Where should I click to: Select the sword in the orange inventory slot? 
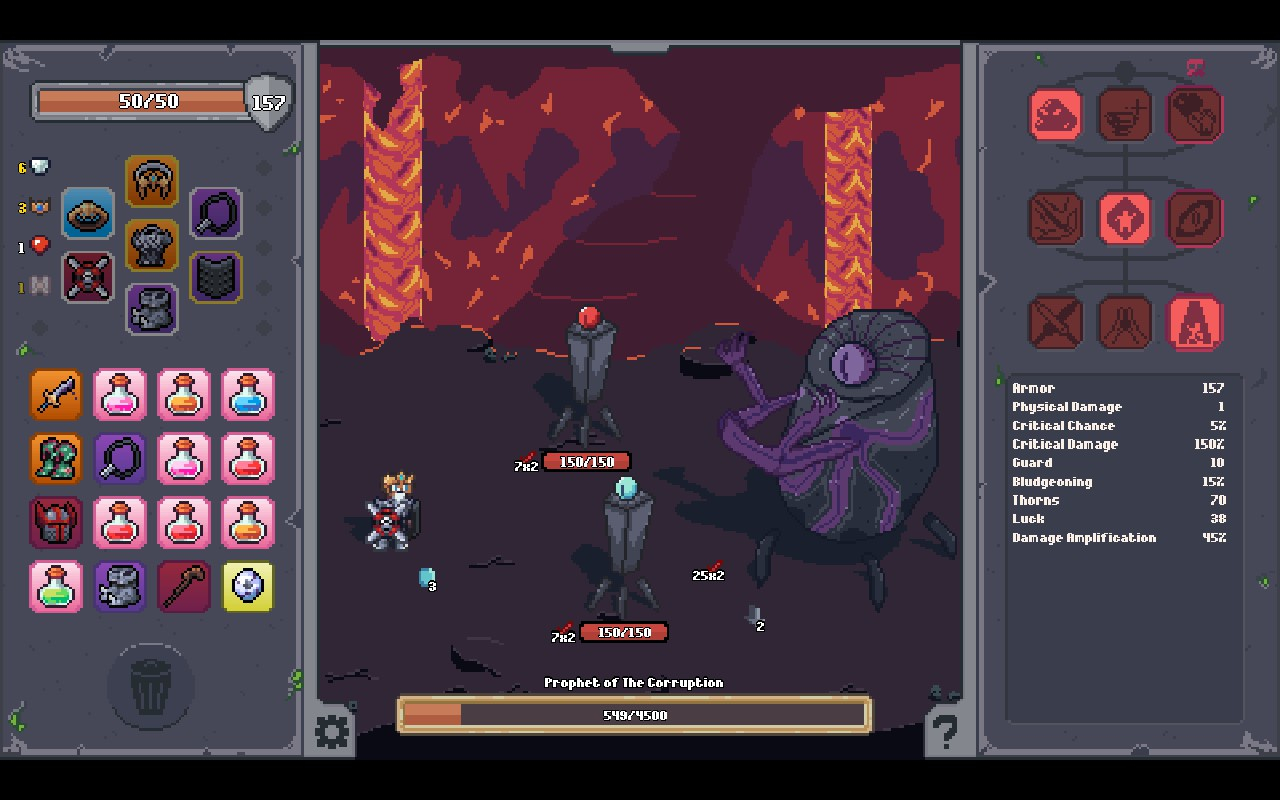pyautogui.click(x=56, y=395)
